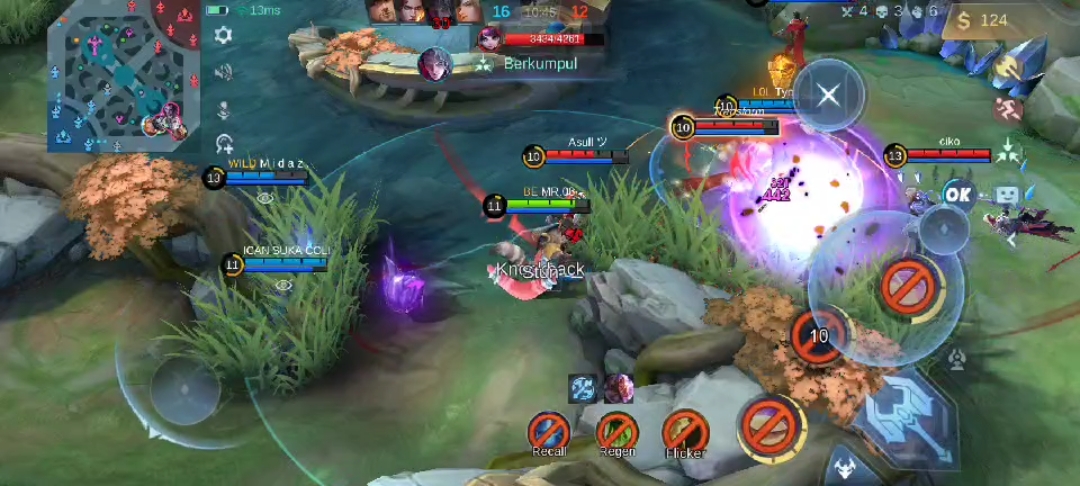The width and height of the screenshot is (1080, 486).
Task: Open the gear settings menu
Action: coord(223,35)
